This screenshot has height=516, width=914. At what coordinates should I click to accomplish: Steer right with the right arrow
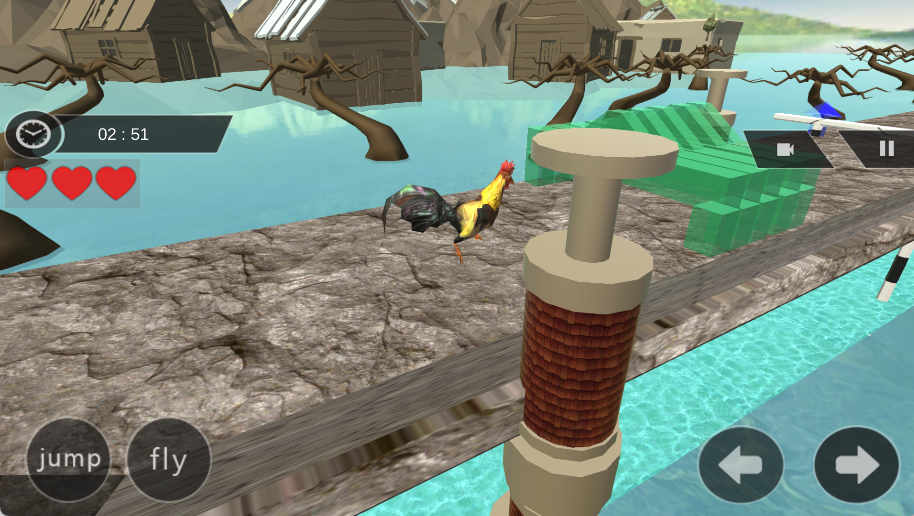click(x=856, y=465)
